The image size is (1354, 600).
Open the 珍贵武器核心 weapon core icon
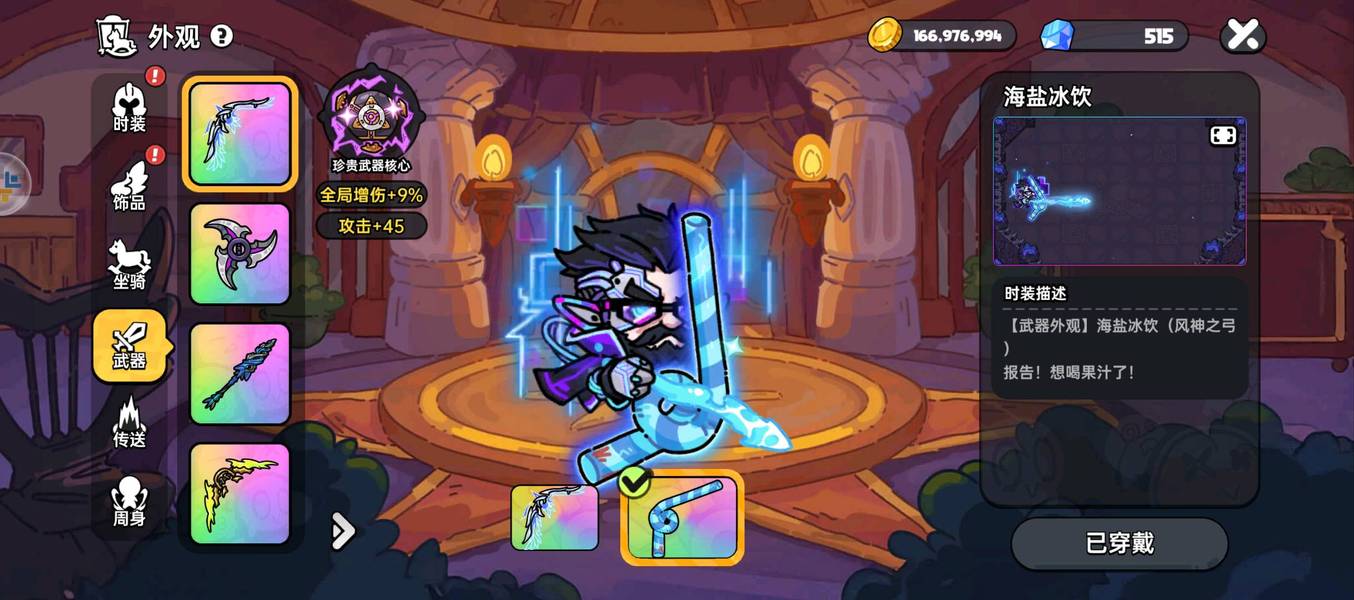[x=372, y=116]
